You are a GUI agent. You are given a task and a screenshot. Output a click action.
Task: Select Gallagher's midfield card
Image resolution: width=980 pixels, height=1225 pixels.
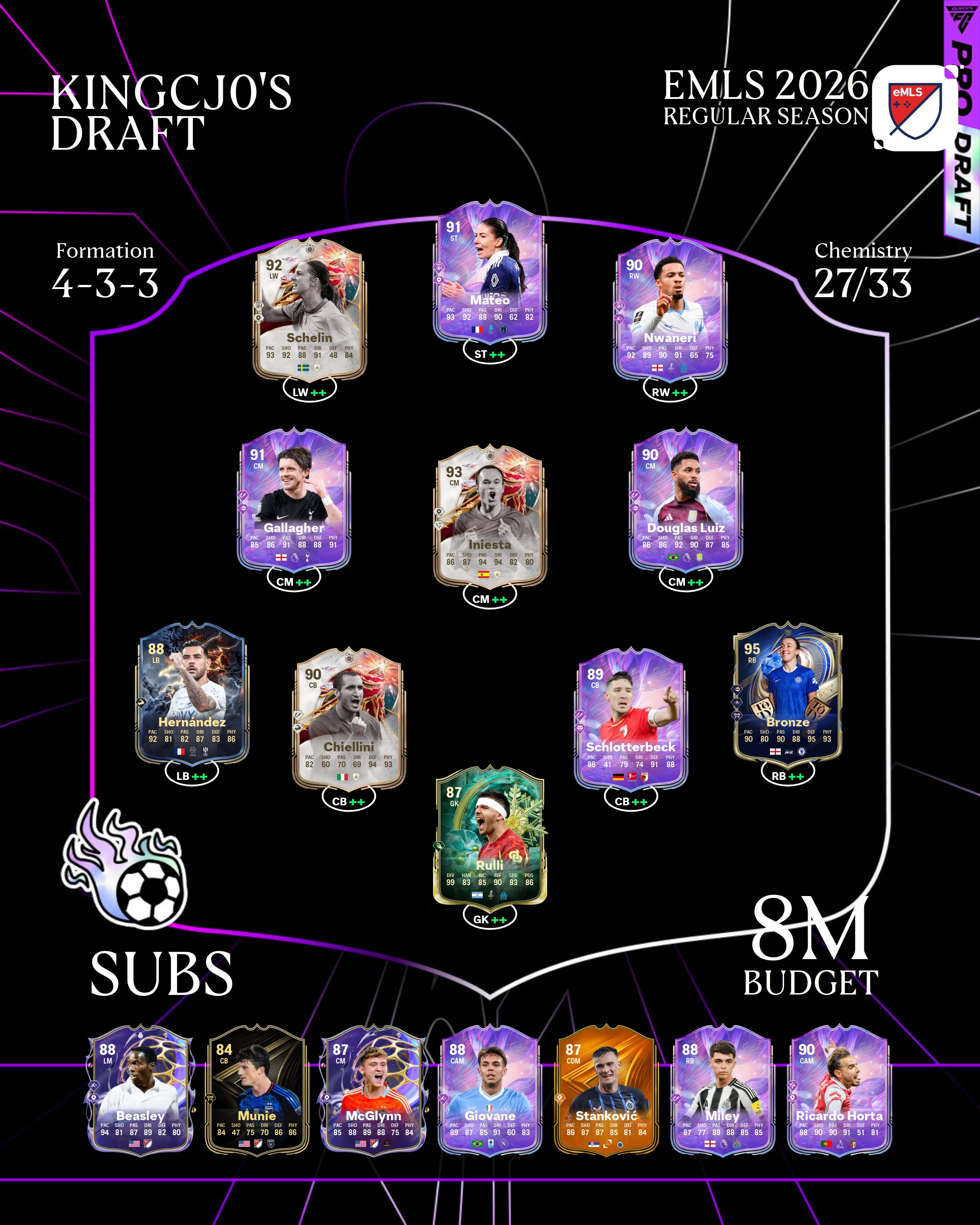pos(294,500)
